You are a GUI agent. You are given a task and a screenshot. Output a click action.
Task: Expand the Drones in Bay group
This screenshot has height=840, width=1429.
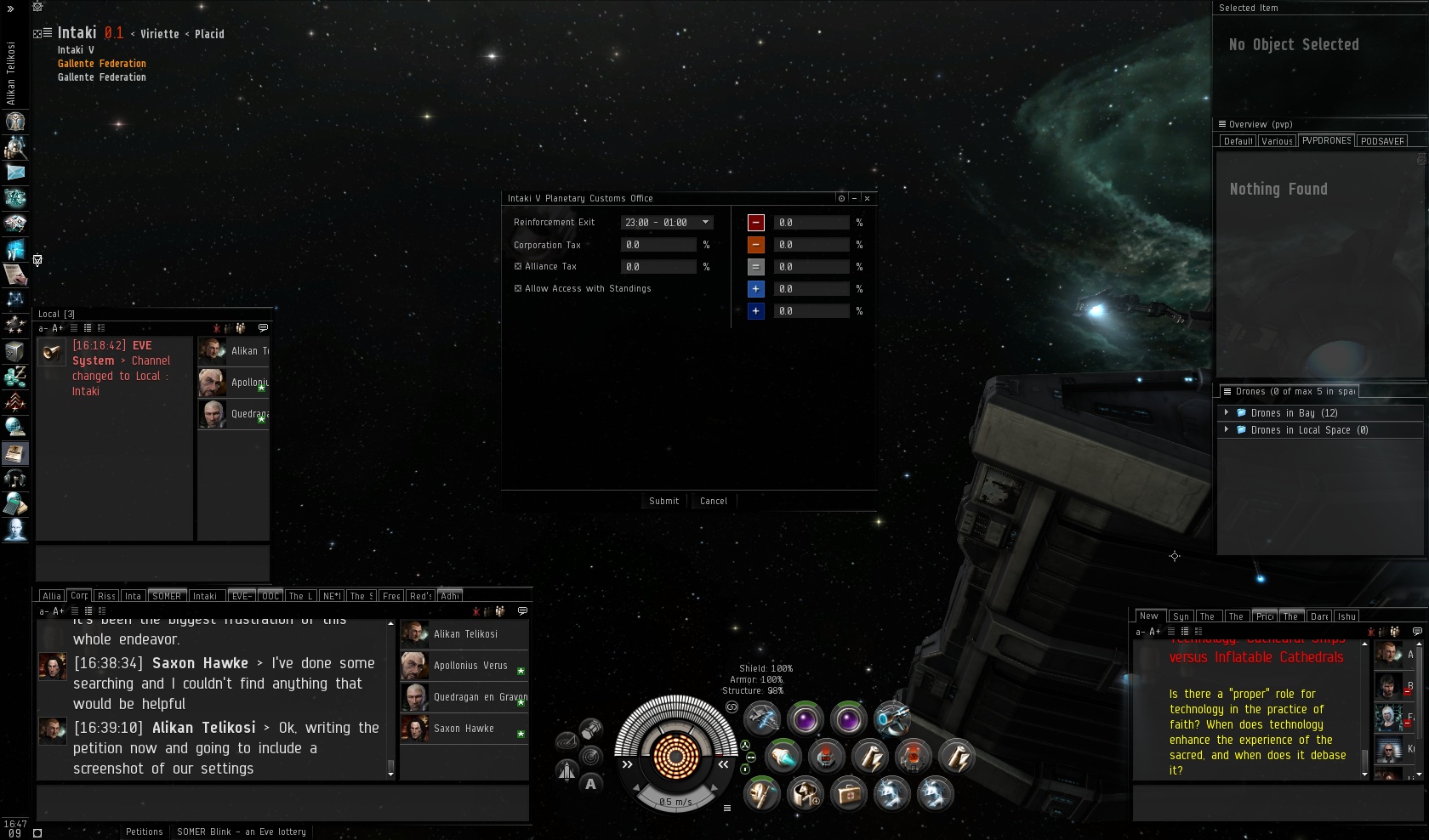(1227, 413)
